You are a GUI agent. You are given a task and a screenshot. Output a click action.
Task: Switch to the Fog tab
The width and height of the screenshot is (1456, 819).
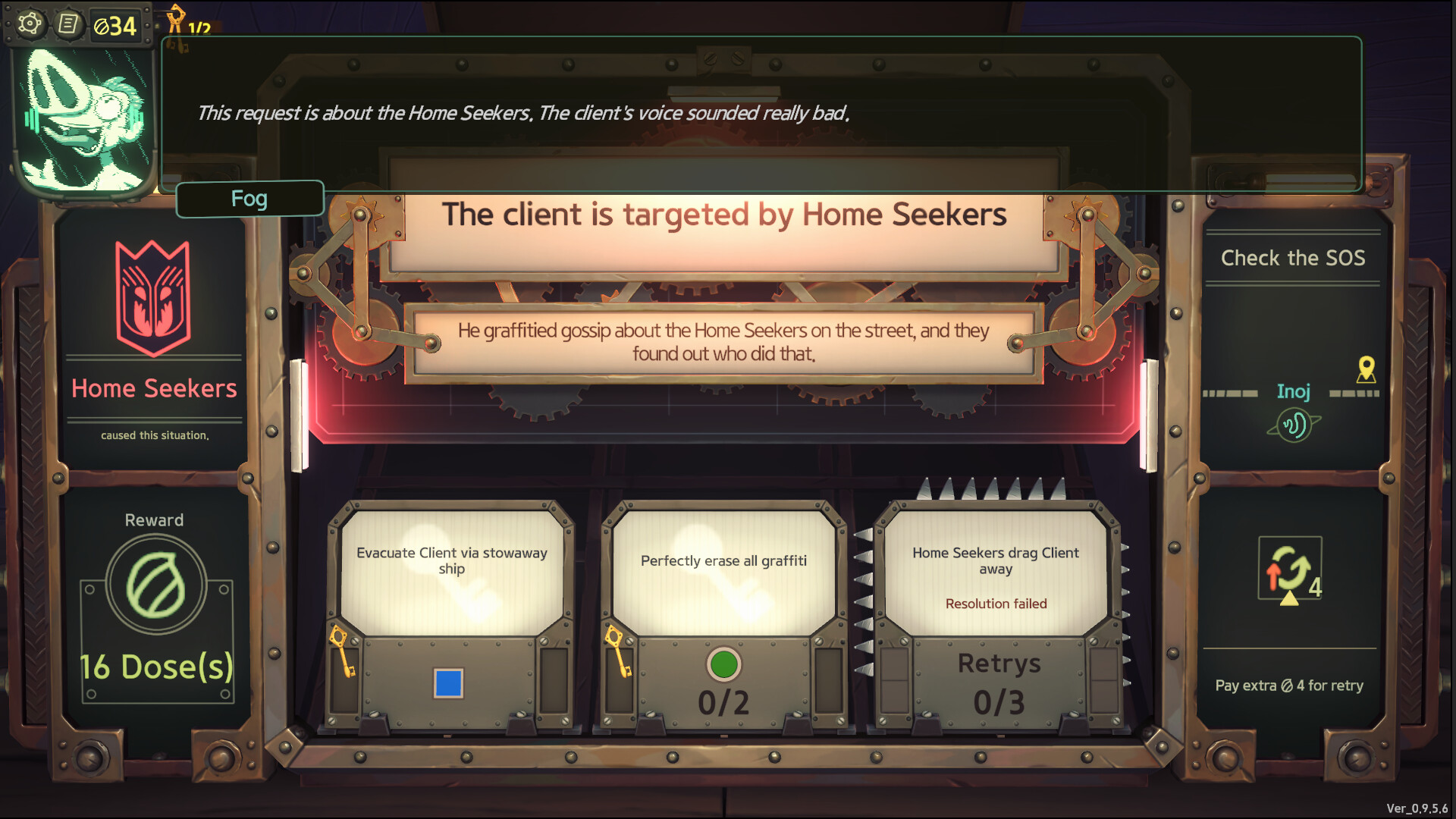click(x=249, y=198)
